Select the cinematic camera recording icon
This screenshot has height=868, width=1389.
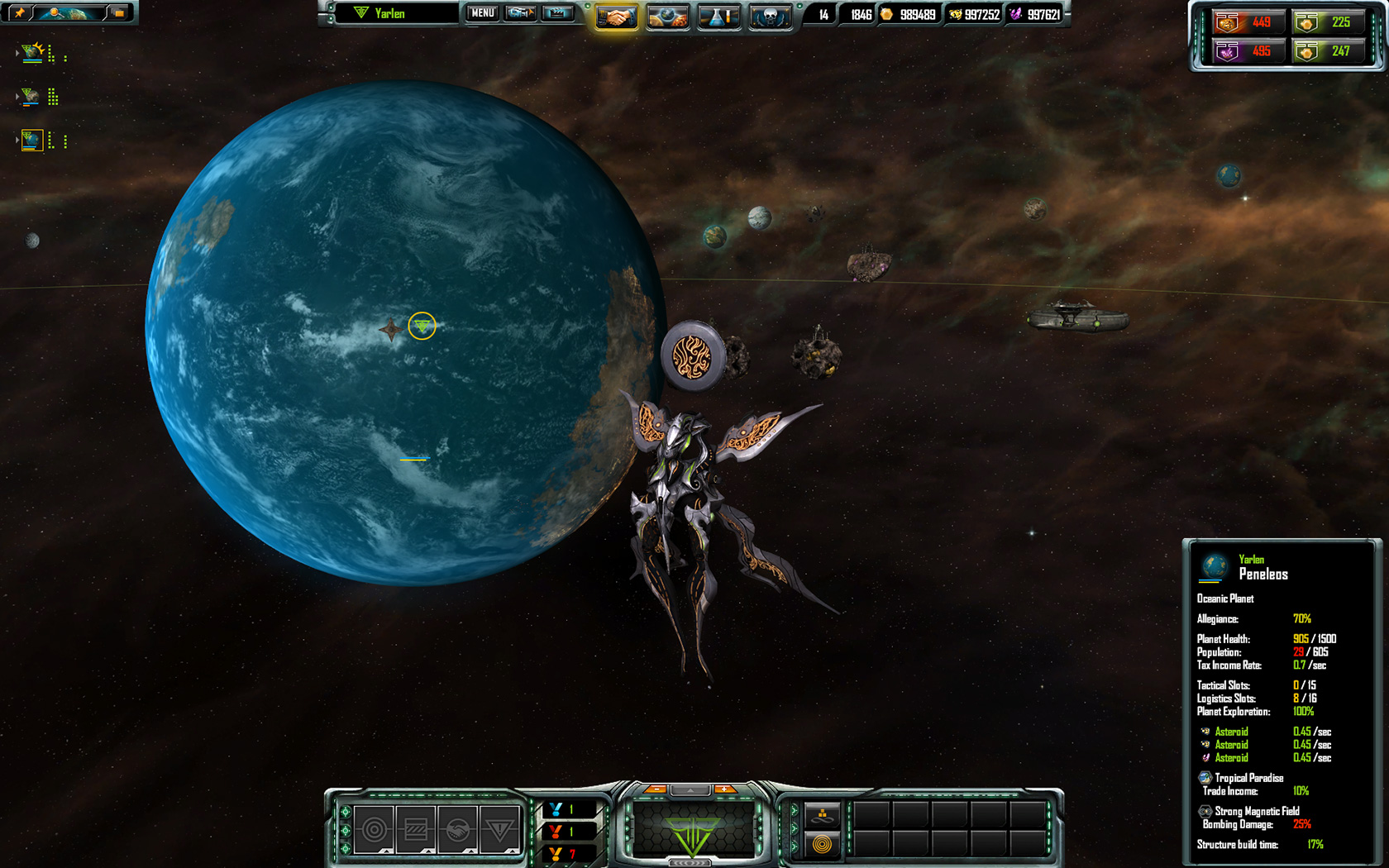pyautogui.click(x=520, y=14)
